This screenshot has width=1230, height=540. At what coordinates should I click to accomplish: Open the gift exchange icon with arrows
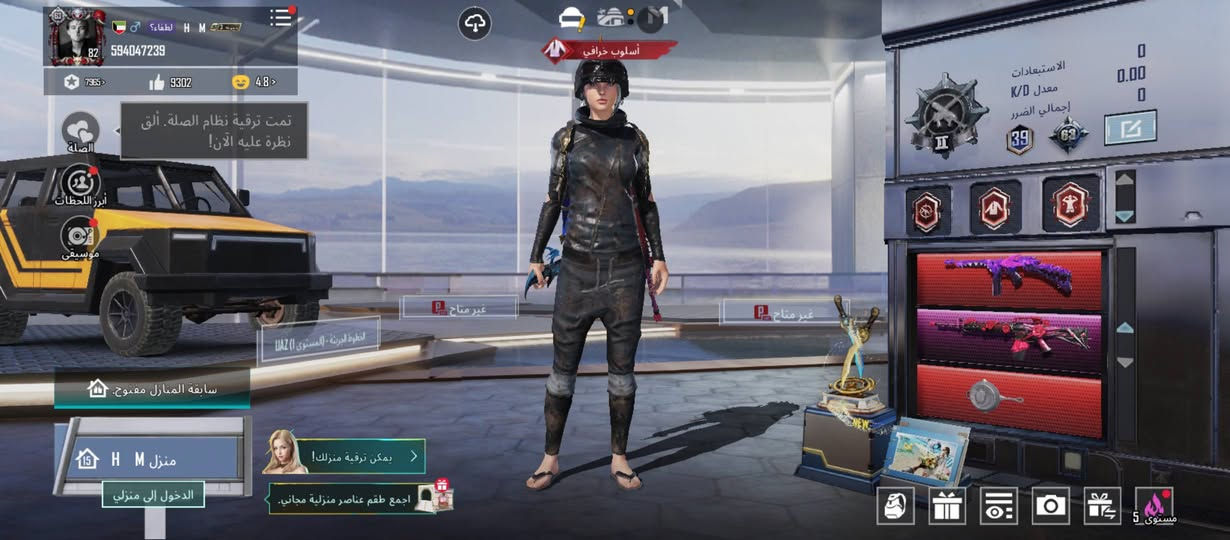pyautogui.click(x=1102, y=505)
